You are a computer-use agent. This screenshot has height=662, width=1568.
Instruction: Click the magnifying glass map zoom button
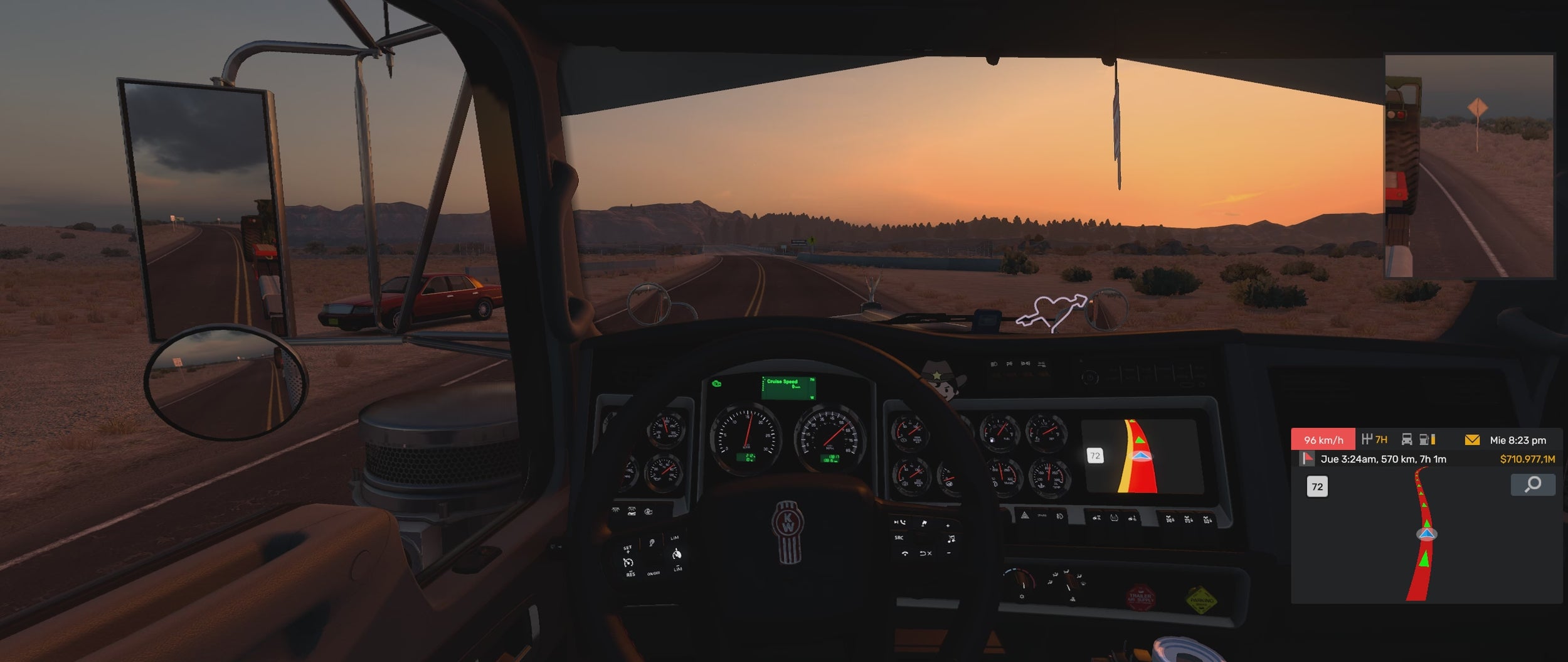point(1533,484)
